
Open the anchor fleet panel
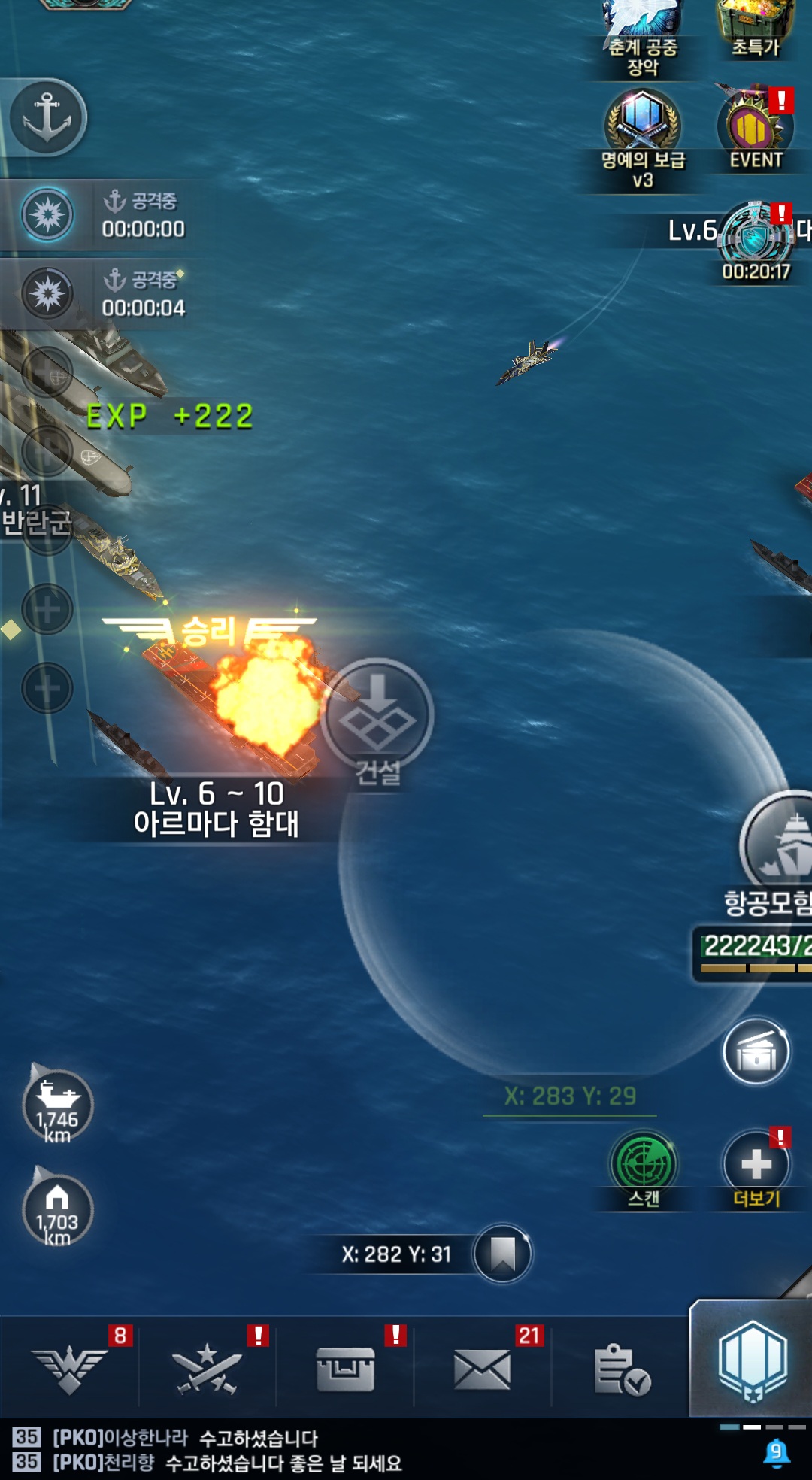click(x=47, y=117)
